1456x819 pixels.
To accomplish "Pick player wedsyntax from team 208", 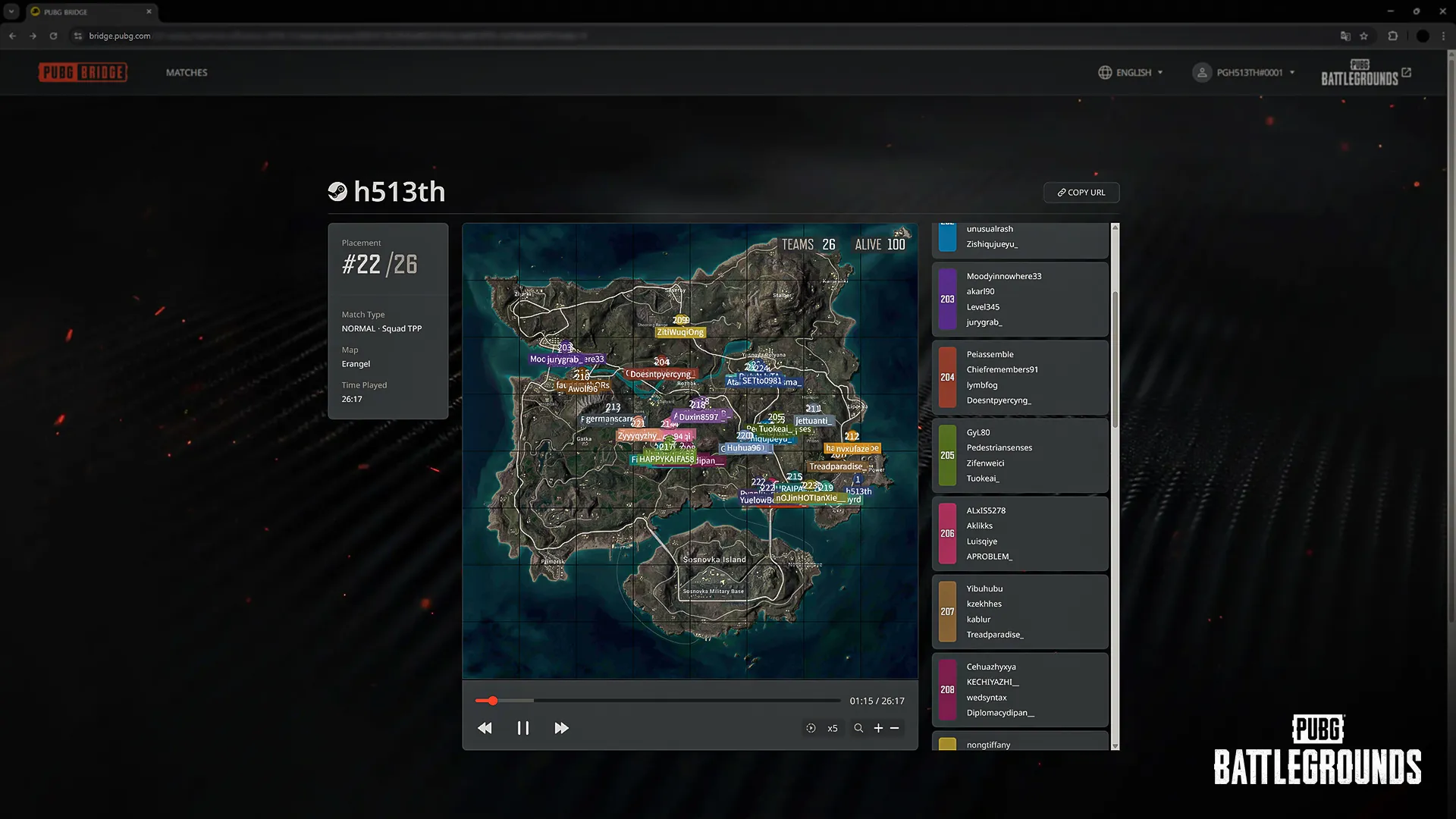I will coord(987,698).
